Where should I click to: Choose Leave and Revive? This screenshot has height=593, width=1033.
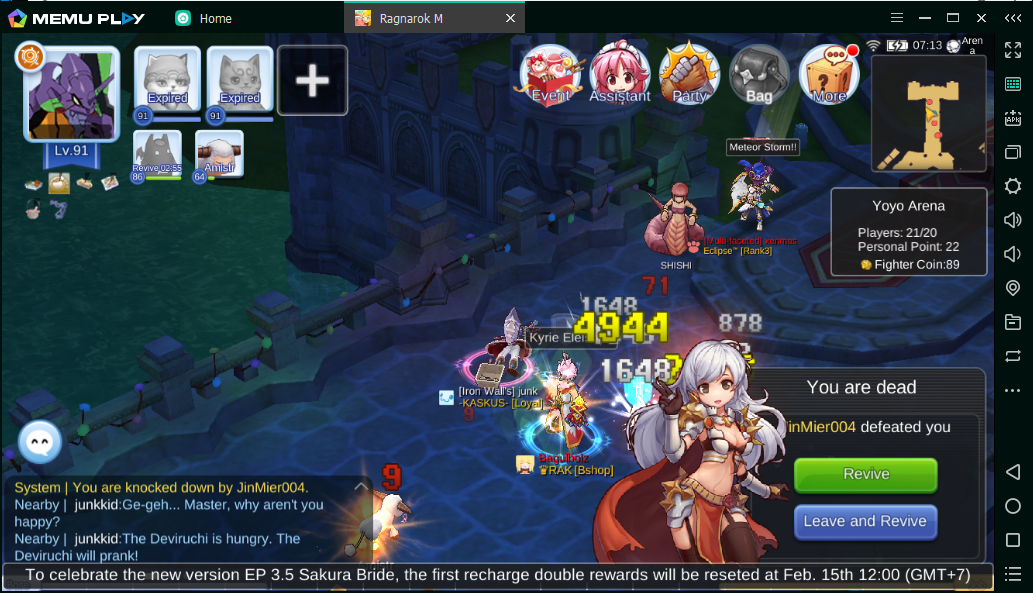pos(865,521)
